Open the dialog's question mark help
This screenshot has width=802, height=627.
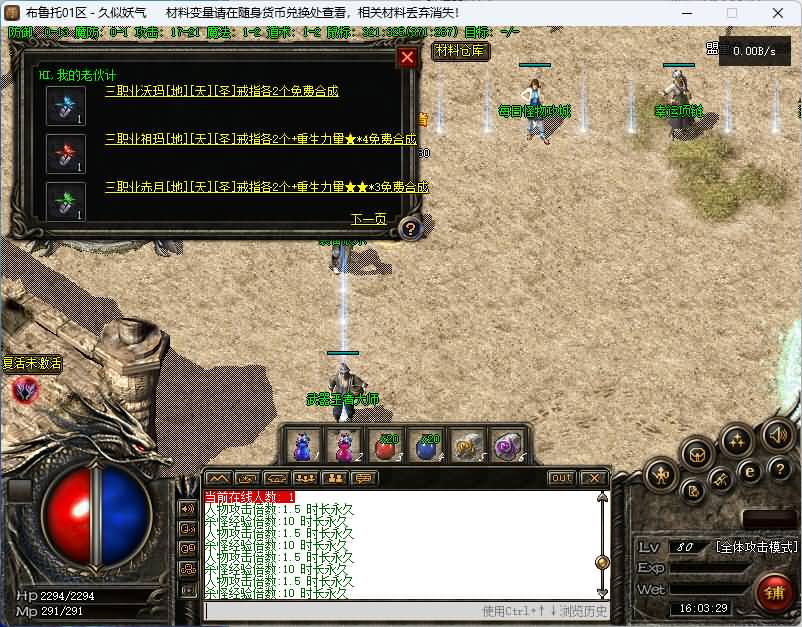pyautogui.click(x=409, y=229)
